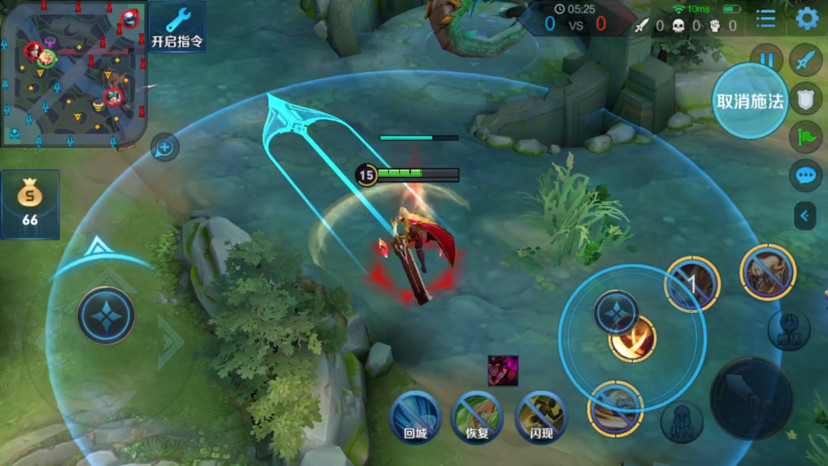Activate the skill icon marked with 1
Screen dimensions: 828x466
pyautogui.click(x=692, y=284)
